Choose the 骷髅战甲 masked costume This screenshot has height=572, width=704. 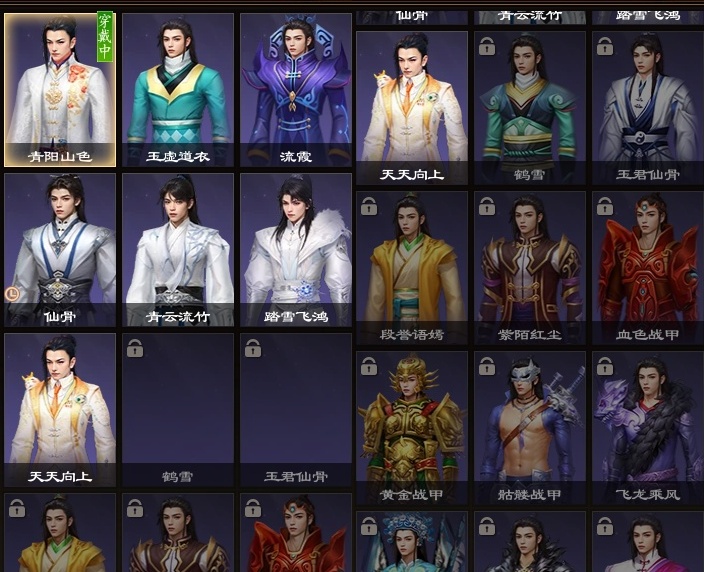530,428
